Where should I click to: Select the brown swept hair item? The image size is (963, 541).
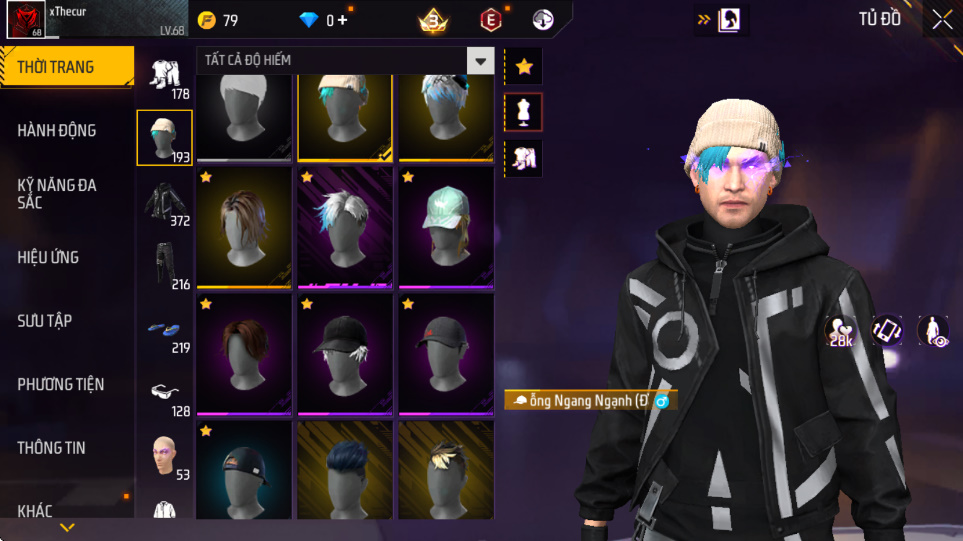click(x=244, y=354)
